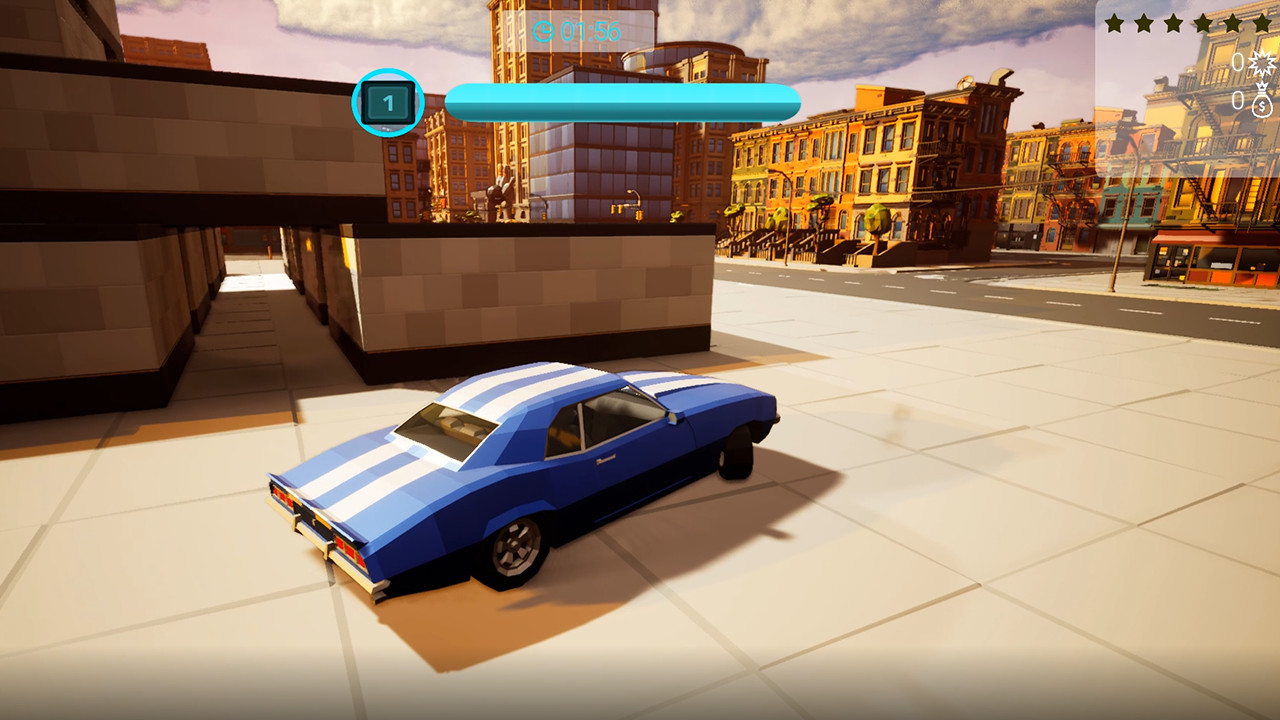1280x720 pixels.
Task: Click the last star in the star row
Action: 1262,23
